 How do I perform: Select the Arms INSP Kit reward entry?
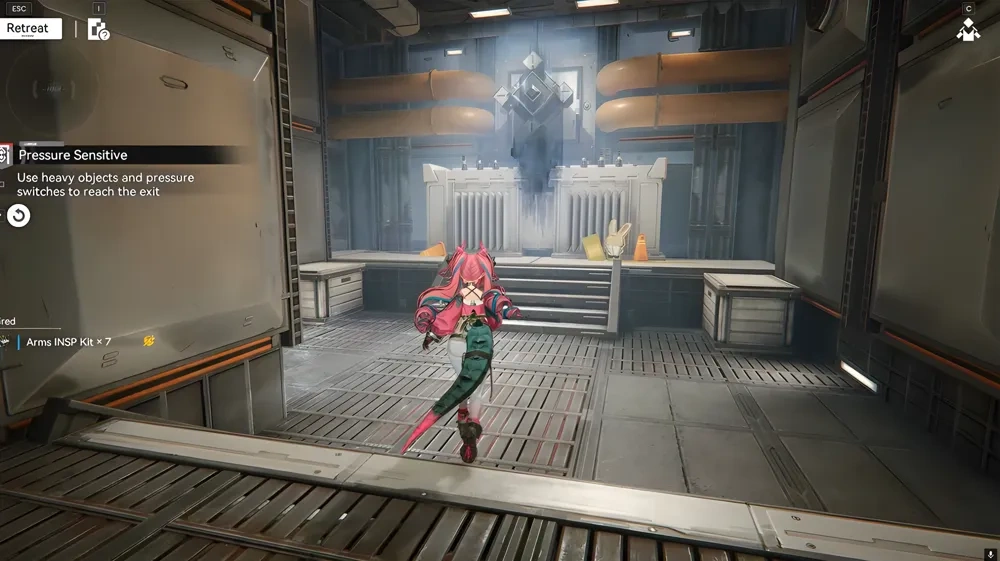[68, 342]
